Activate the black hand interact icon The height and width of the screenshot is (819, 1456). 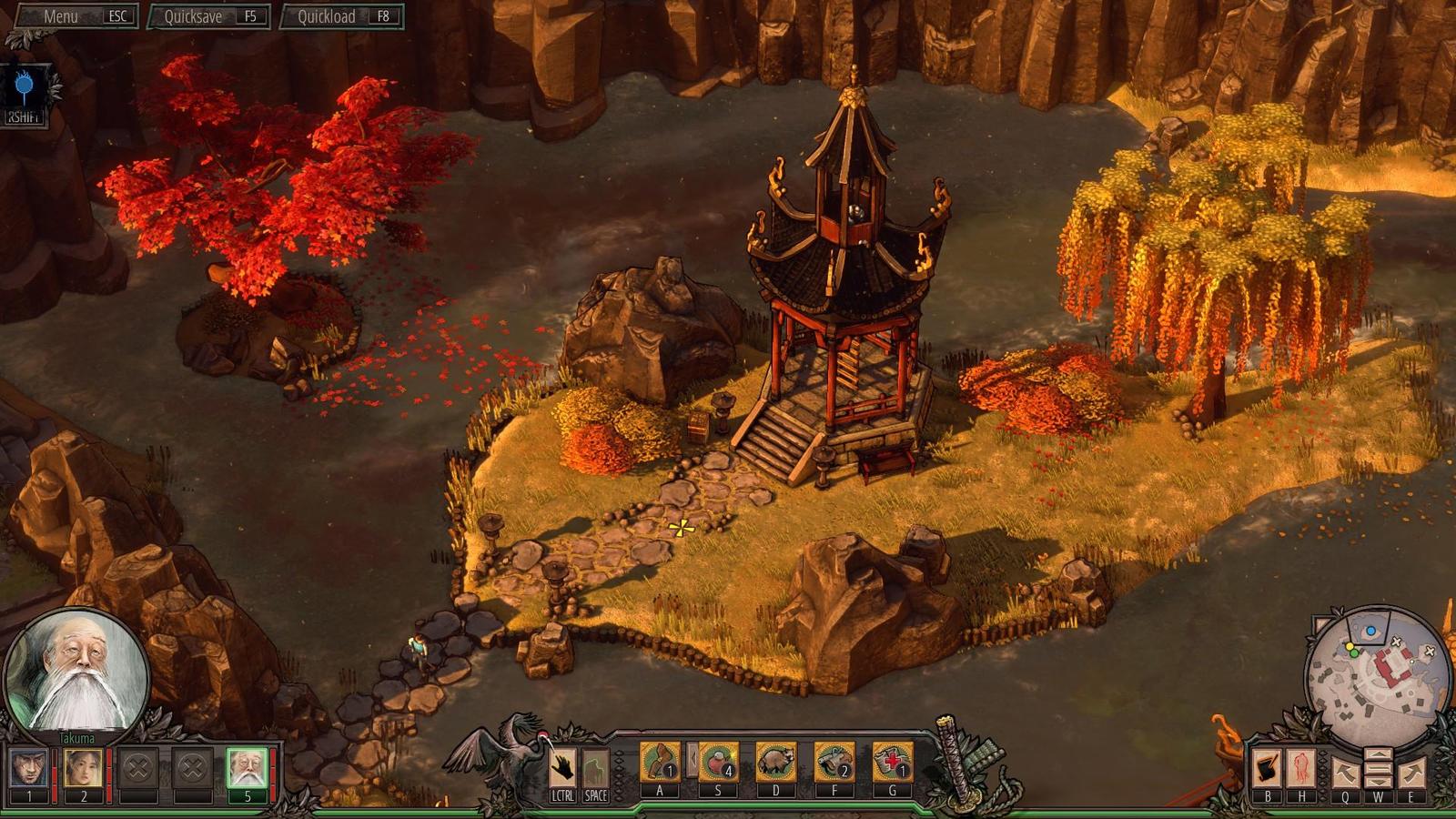(562, 767)
